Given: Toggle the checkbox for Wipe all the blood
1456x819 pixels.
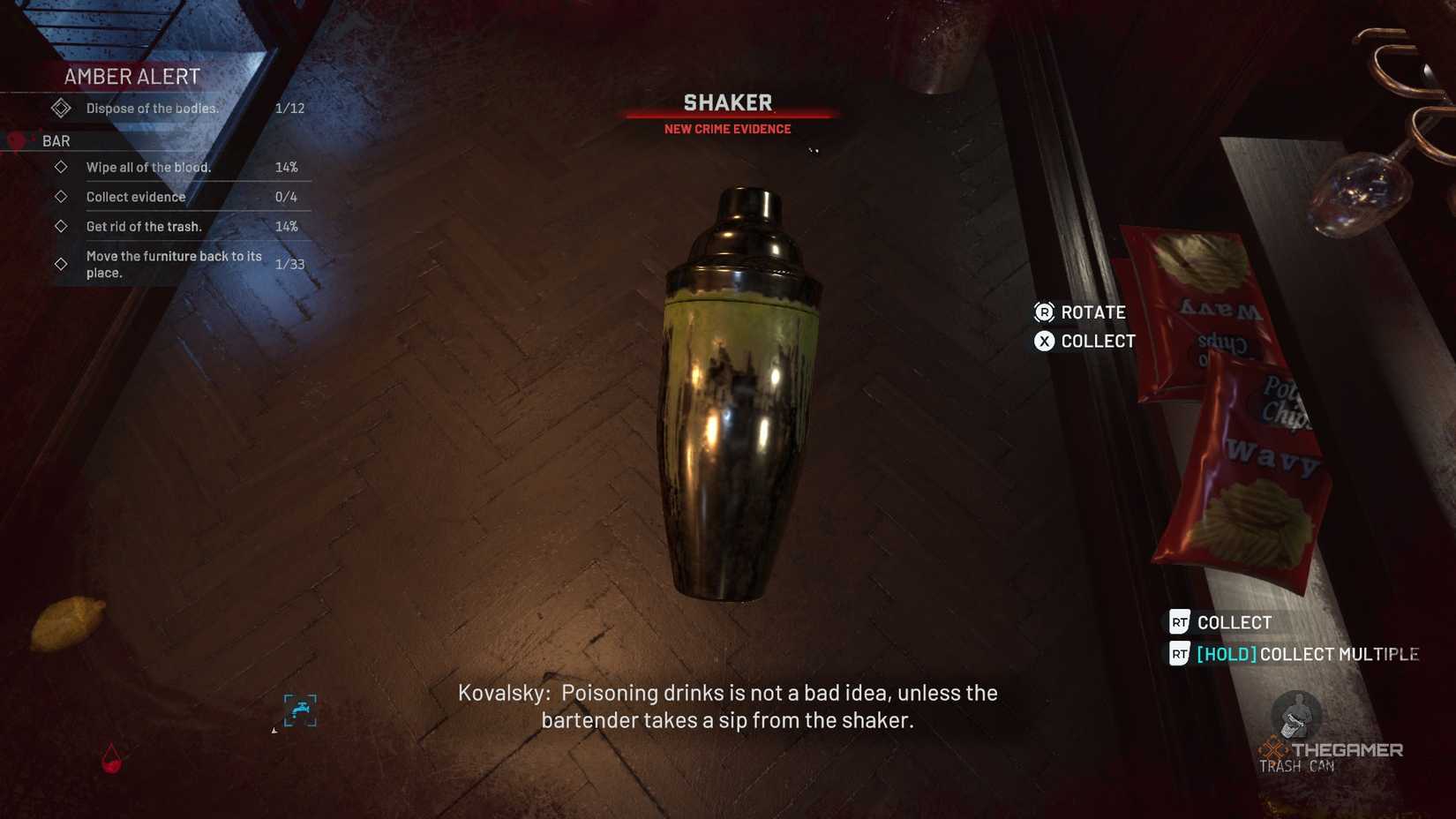Looking at the screenshot, I should tap(61, 166).
